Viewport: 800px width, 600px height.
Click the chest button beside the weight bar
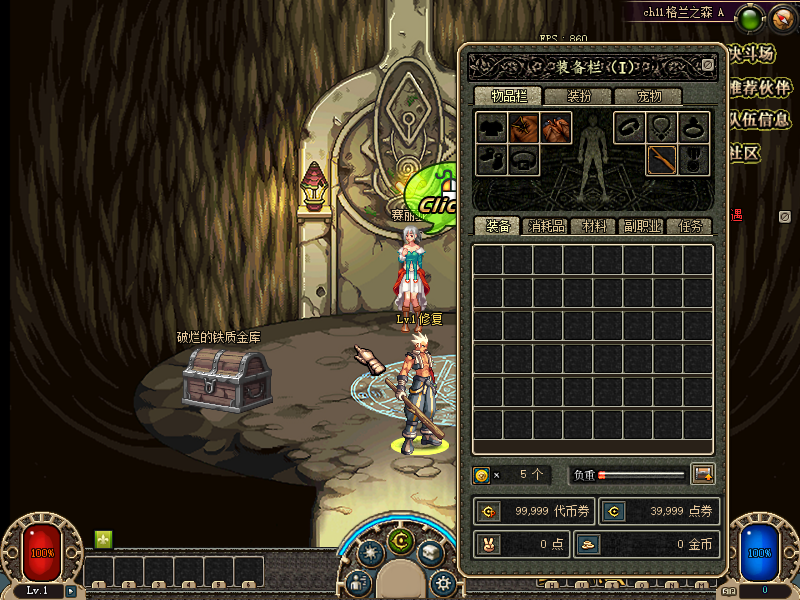click(x=702, y=474)
